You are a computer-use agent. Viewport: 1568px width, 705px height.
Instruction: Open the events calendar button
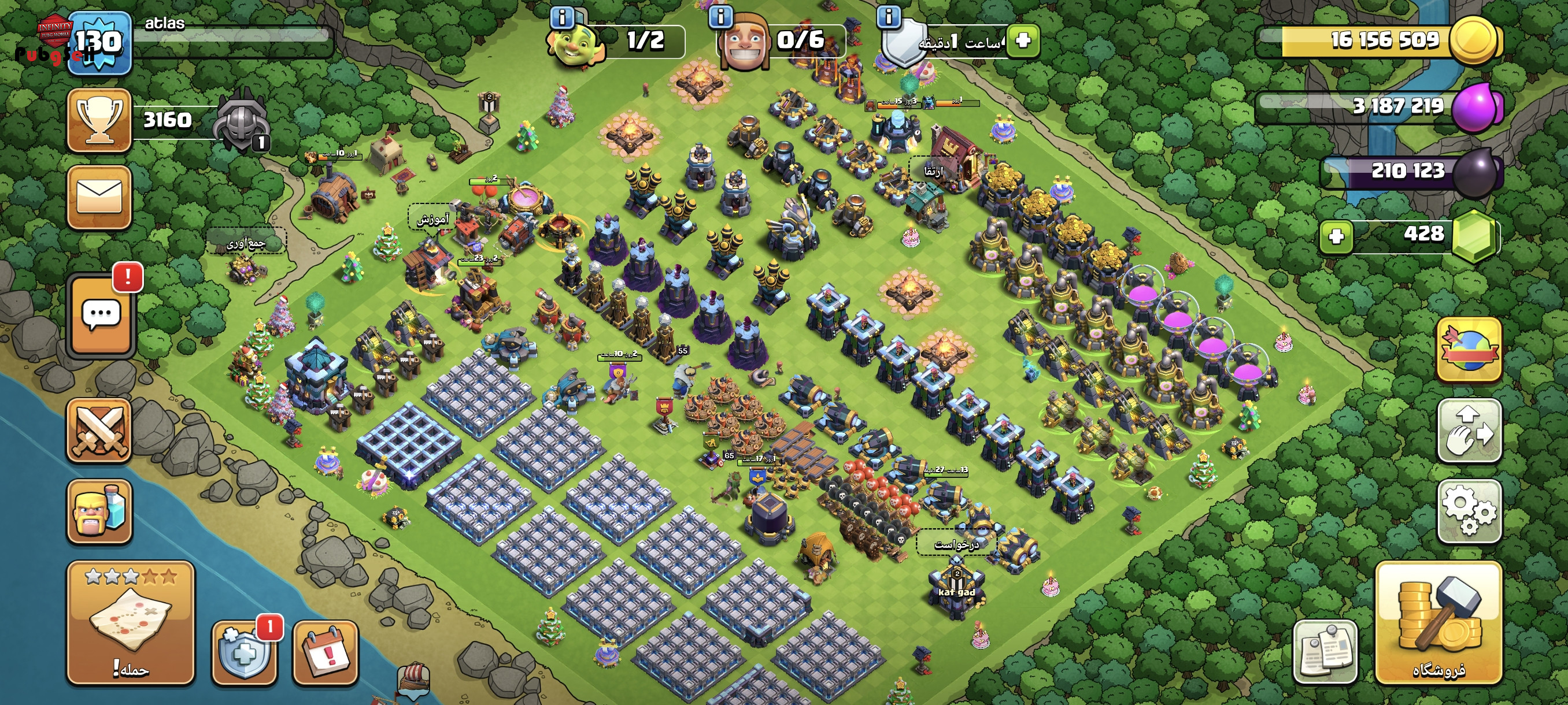pos(326,652)
